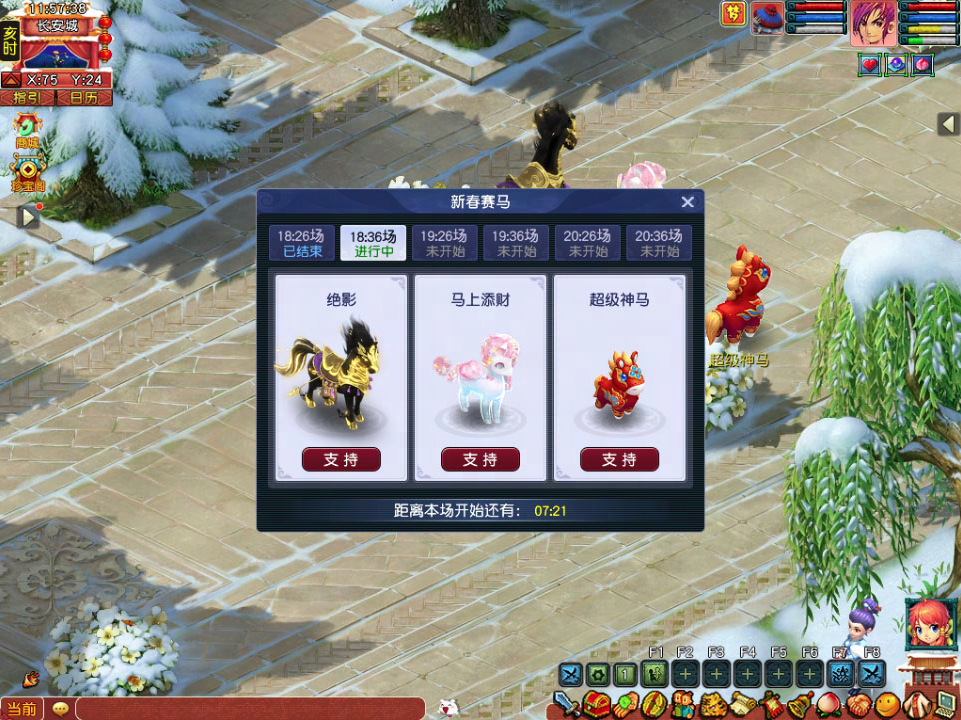Click the yellow smiley face icon
The width and height of the screenshot is (961, 720).
click(x=886, y=704)
